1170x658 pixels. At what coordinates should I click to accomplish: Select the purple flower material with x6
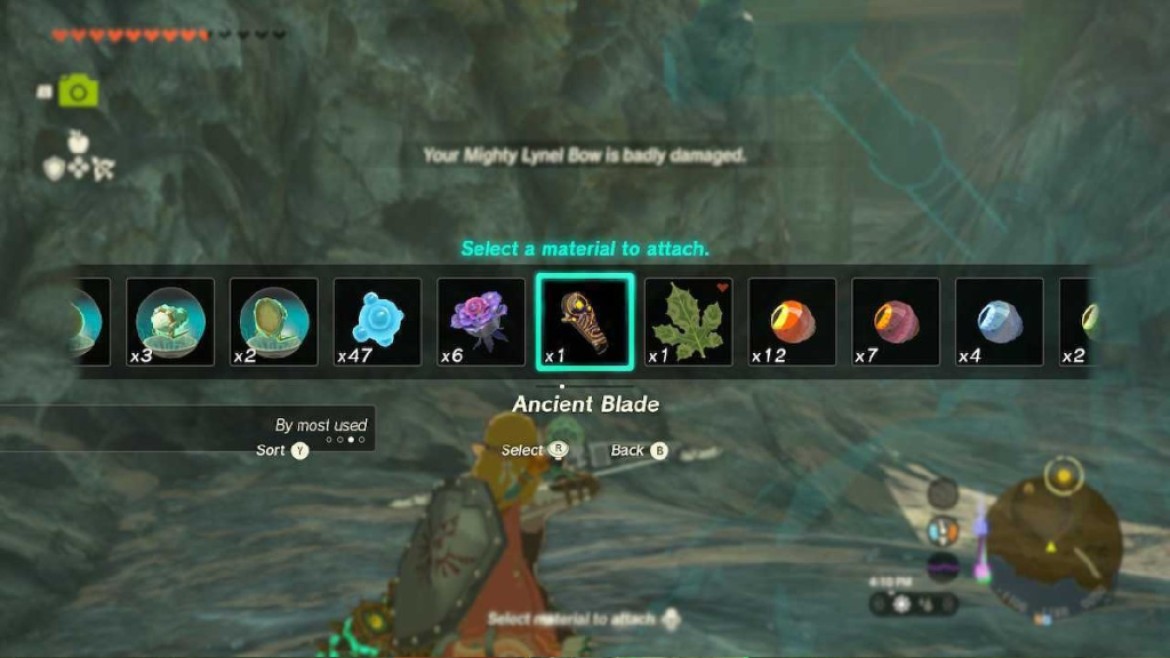point(481,322)
